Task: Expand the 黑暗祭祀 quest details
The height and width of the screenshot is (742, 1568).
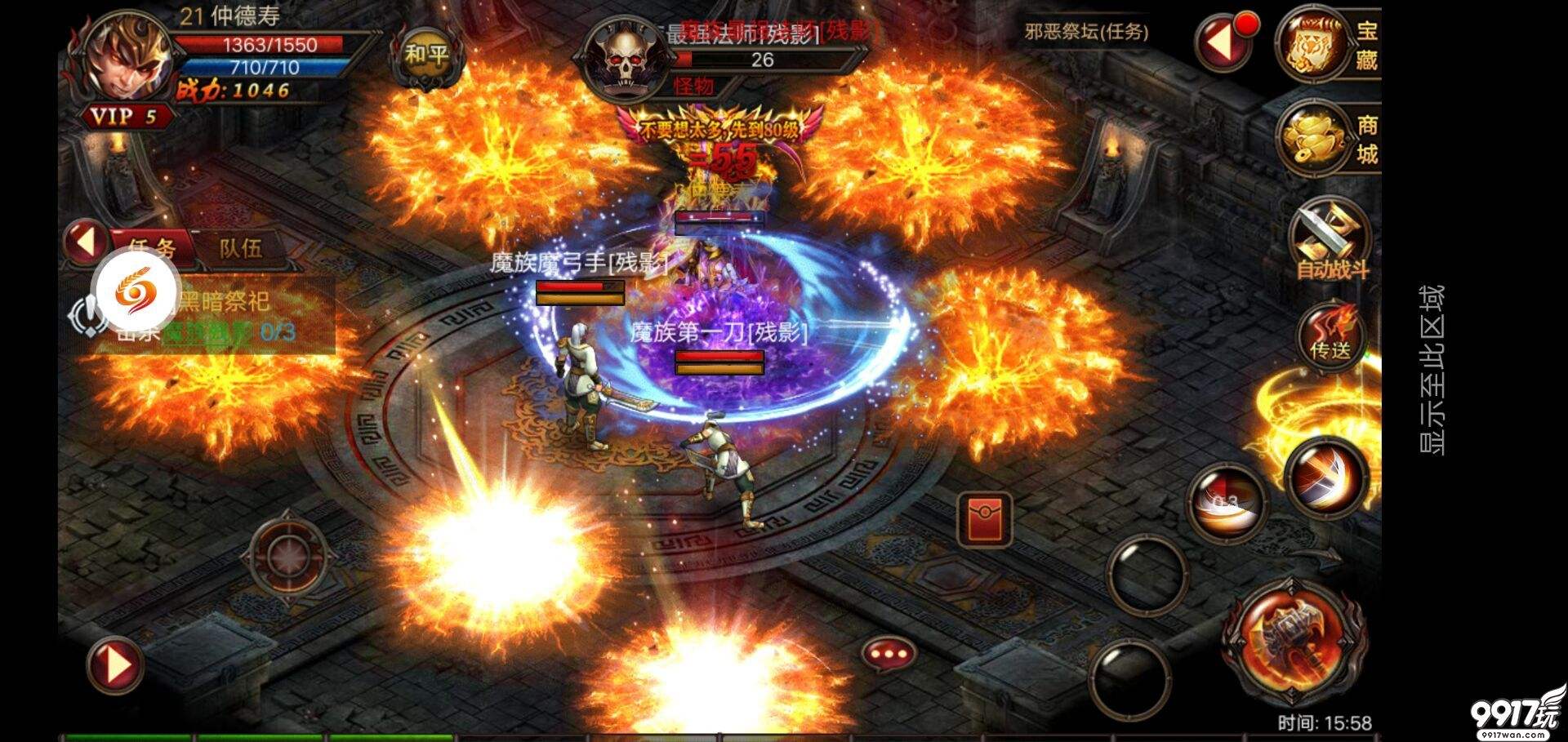Action: 225,302
